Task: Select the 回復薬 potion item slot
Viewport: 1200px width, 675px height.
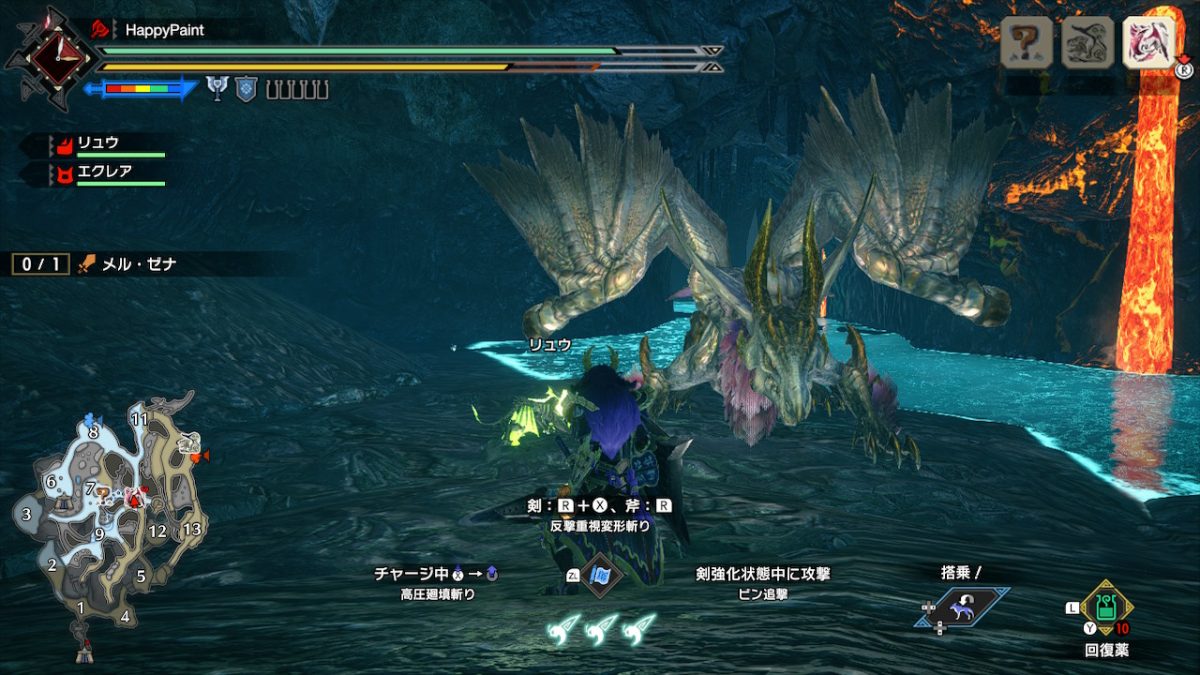Action: (x=1105, y=608)
